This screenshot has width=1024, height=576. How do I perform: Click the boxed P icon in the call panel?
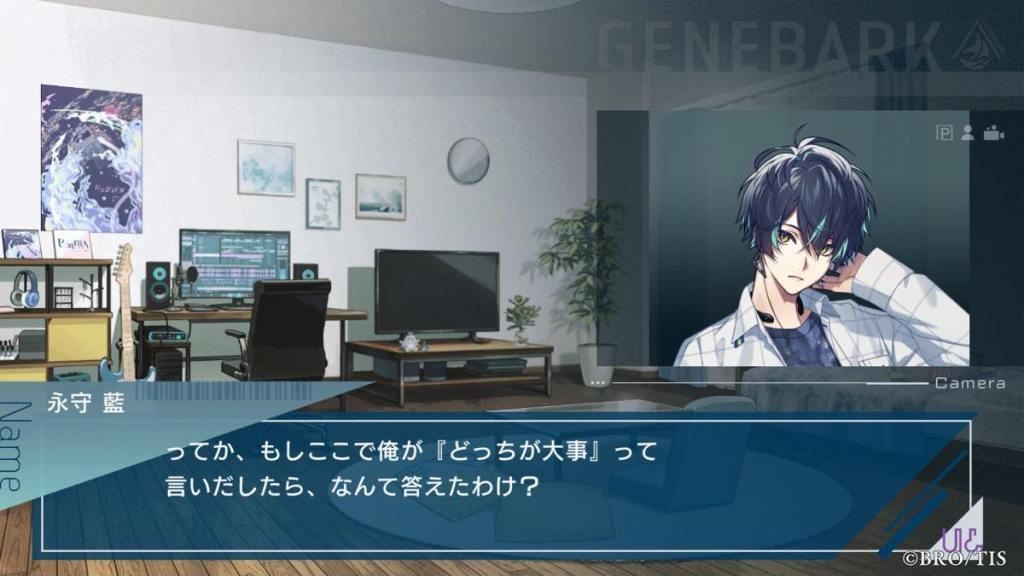click(x=943, y=134)
